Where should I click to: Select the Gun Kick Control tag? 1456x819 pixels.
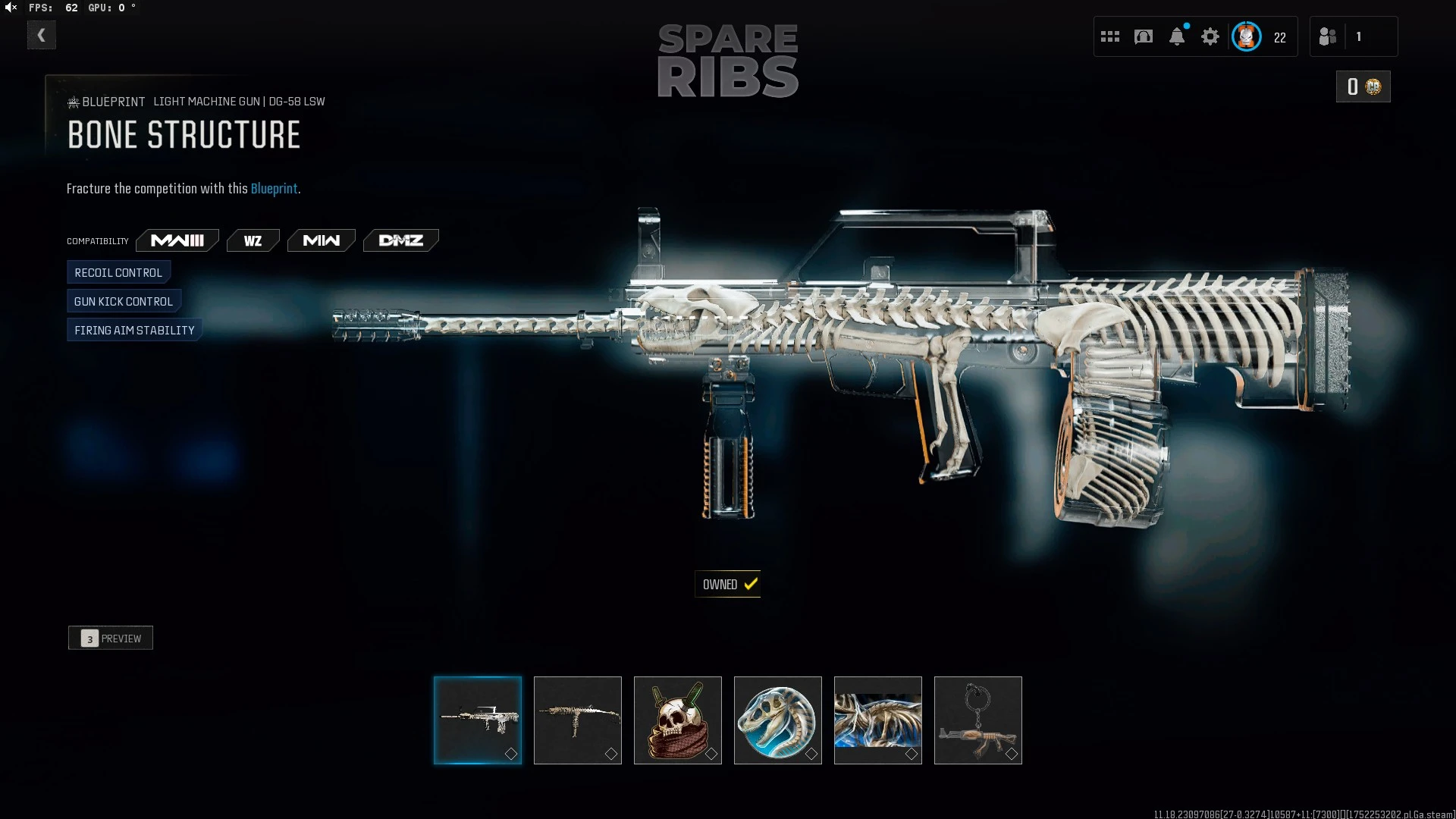(x=124, y=301)
